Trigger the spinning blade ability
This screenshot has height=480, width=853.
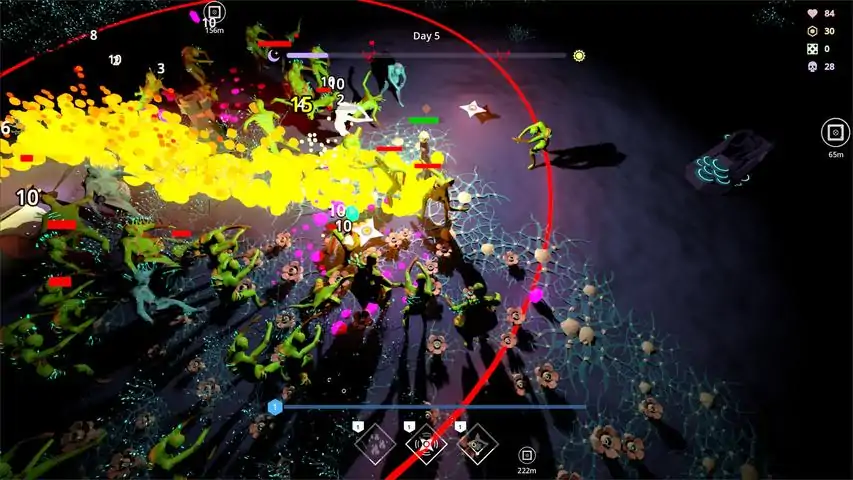477,444
